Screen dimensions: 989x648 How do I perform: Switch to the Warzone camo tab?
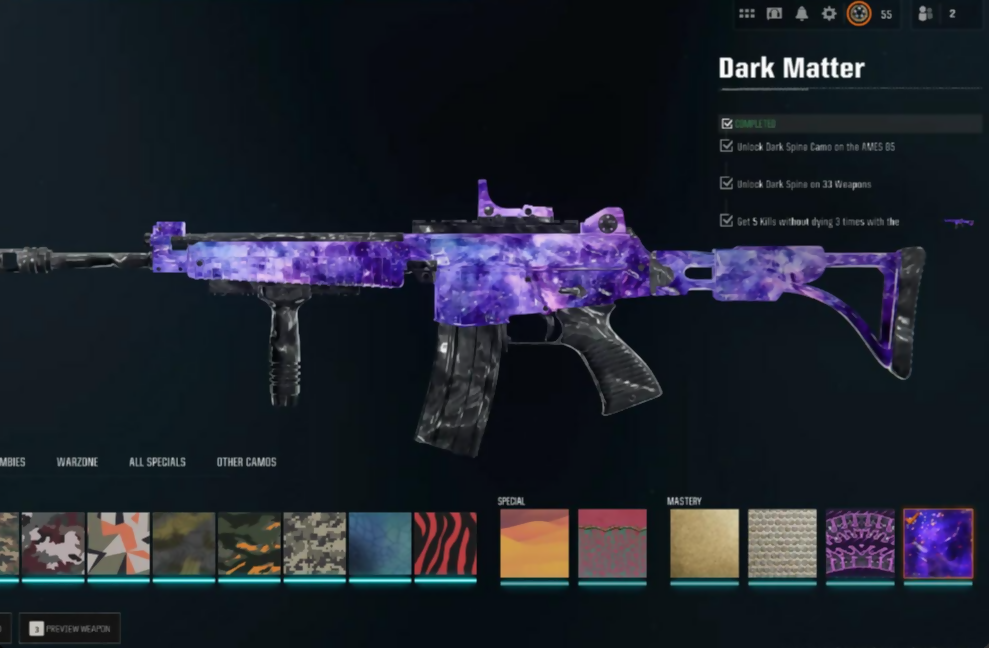coord(77,462)
